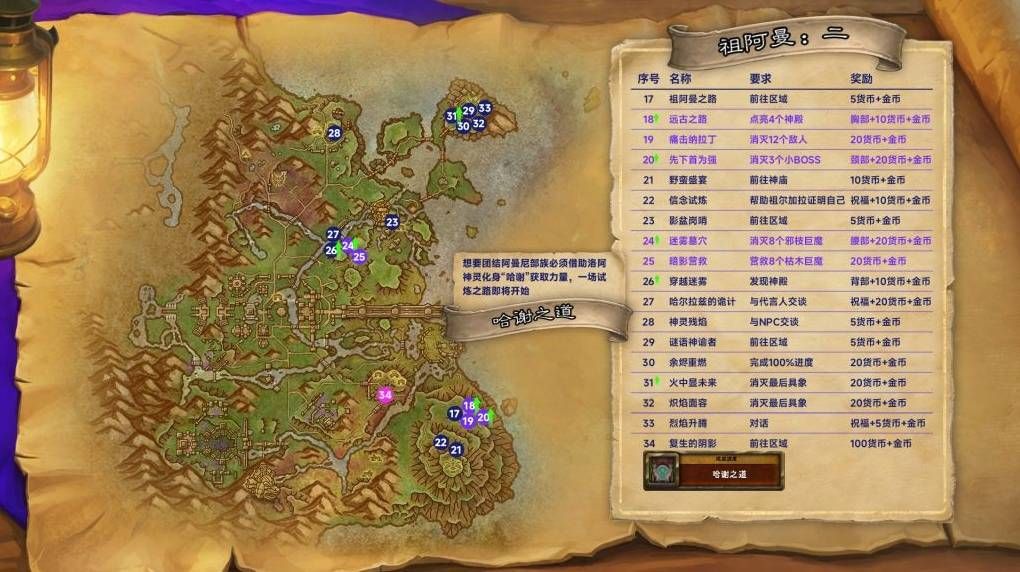Viewport: 1020px width, 572px height.
Task: Click map marker number 33
Action: 485,108
